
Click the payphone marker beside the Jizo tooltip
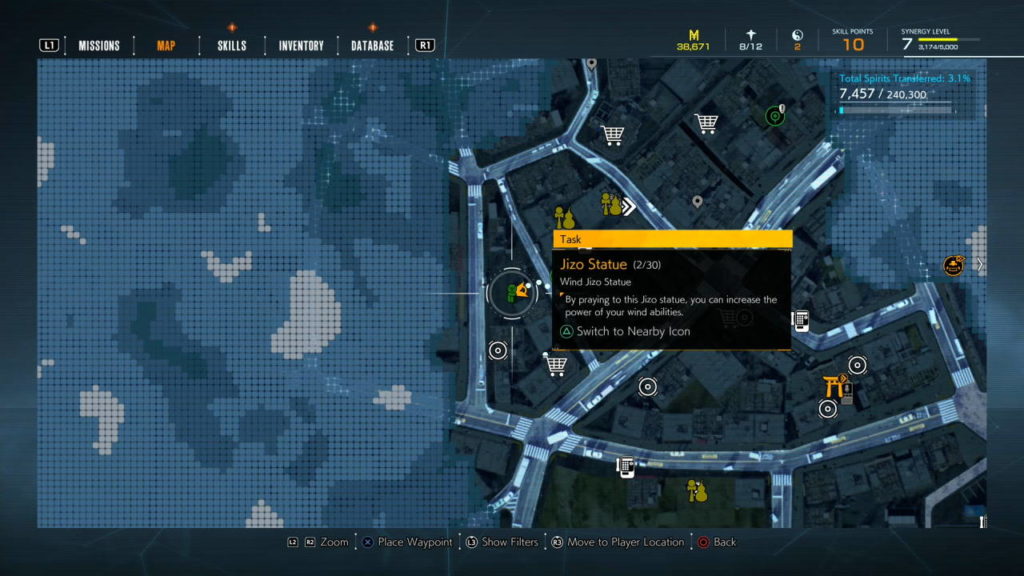[801, 320]
